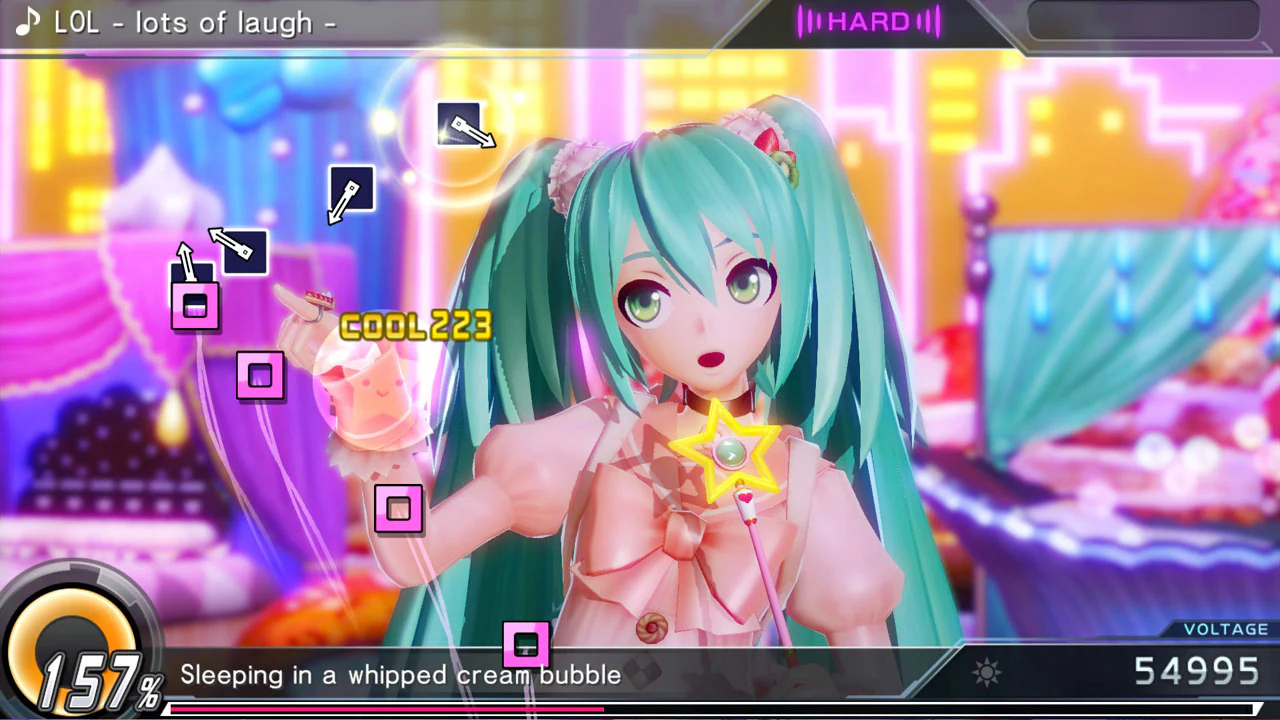Click the VOLTAGE score 54995
The width and height of the screenshot is (1280, 720).
1197,671
